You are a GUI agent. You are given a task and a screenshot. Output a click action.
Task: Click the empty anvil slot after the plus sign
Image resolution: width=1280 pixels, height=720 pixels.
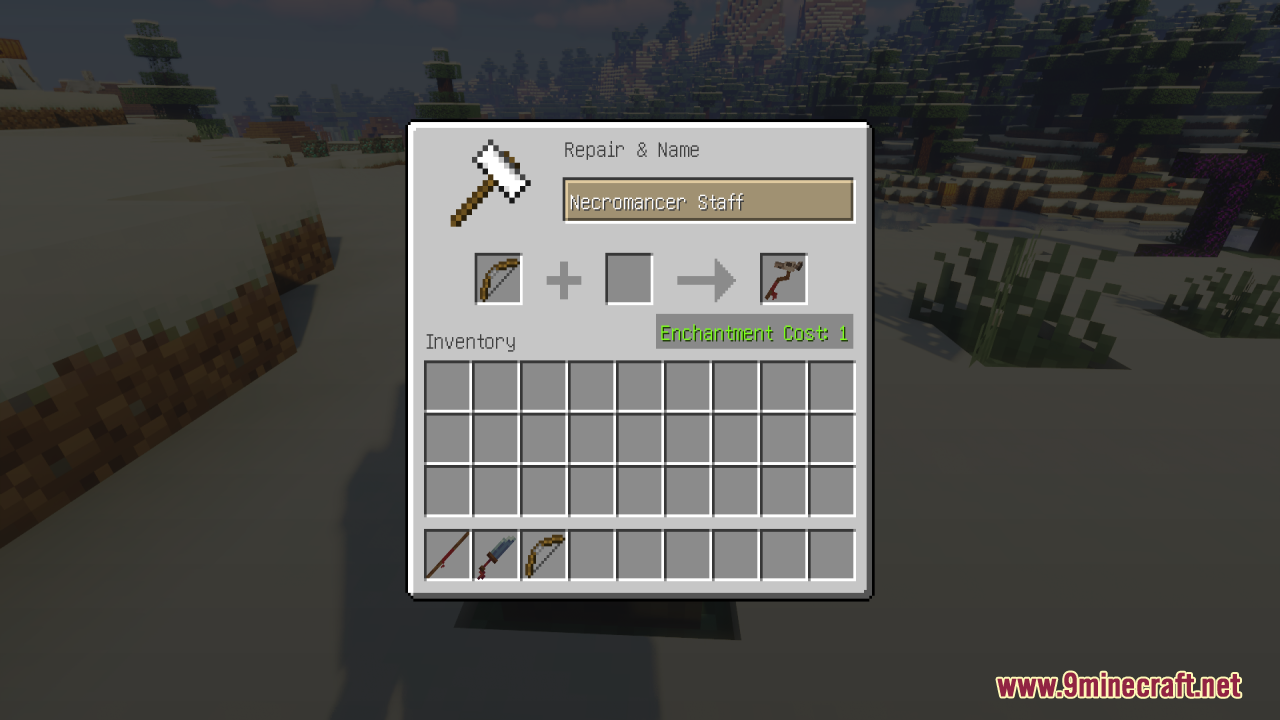629,279
